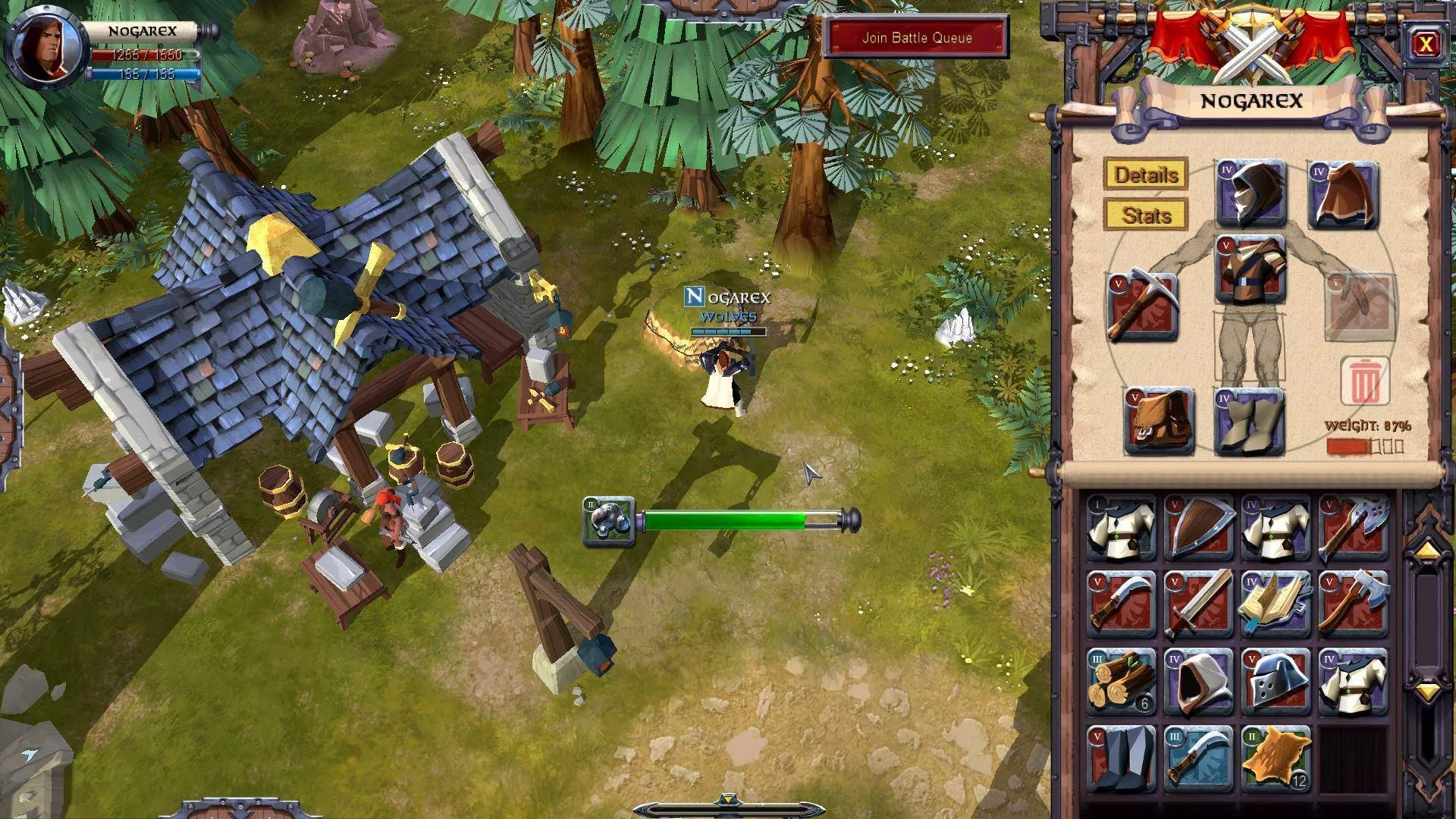Choose the equipped leather bag slot
1456x819 pixels.
[1159, 422]
